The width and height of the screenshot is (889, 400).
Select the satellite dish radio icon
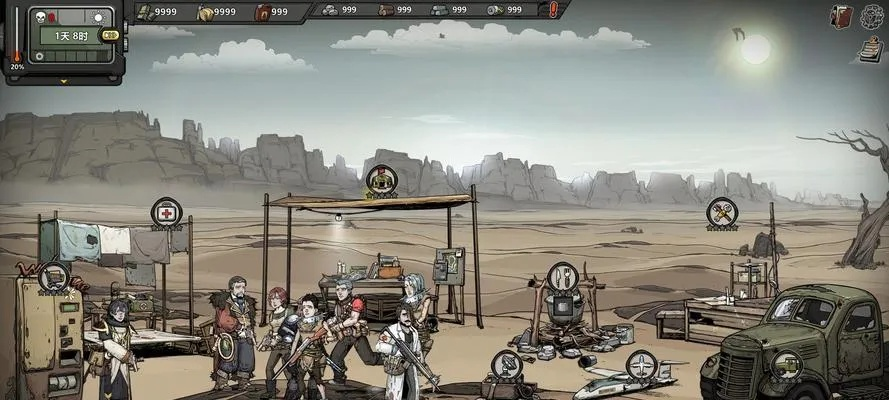[x=506, y=364]
